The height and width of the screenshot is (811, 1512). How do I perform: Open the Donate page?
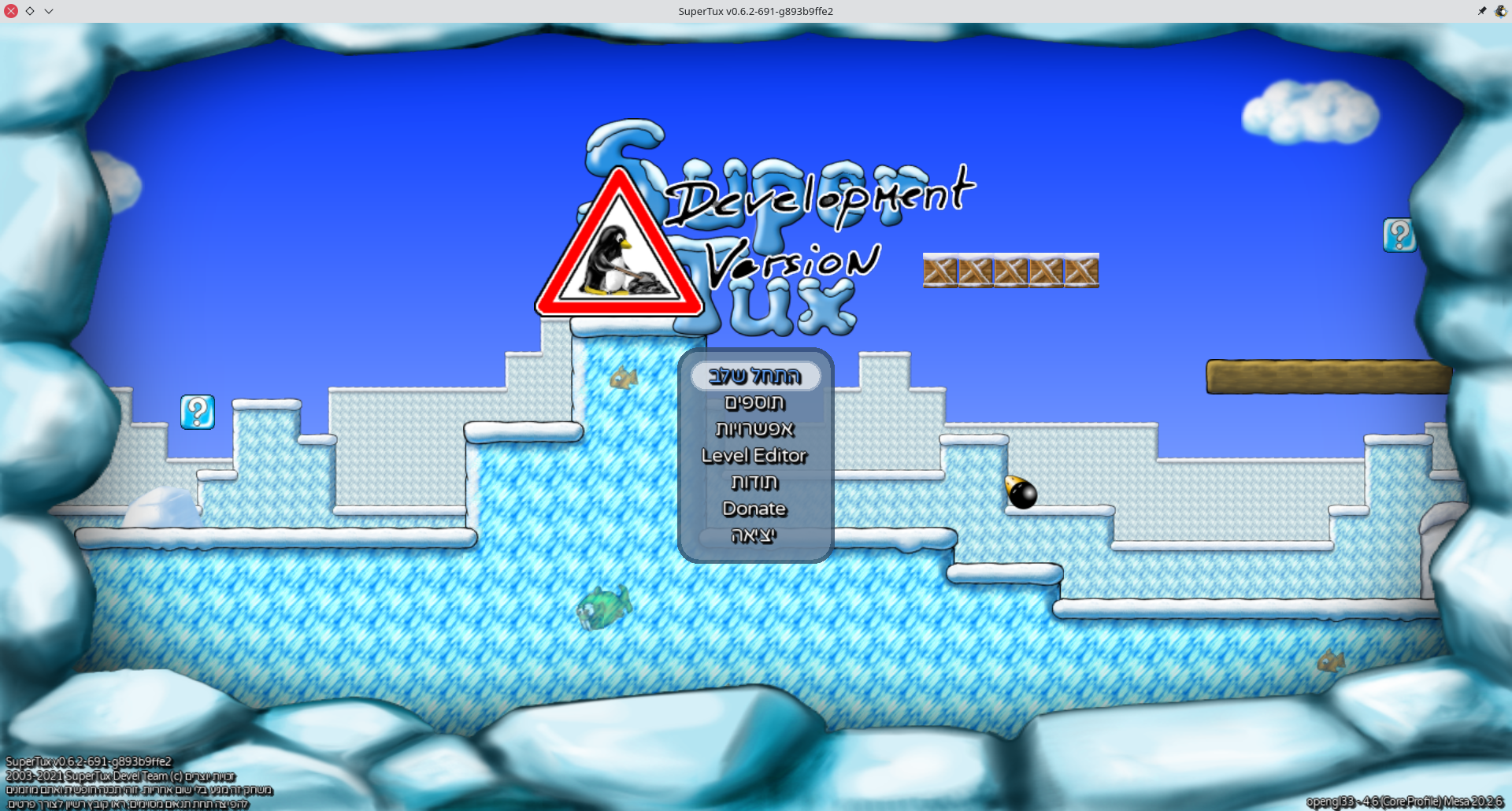(754, 509)
